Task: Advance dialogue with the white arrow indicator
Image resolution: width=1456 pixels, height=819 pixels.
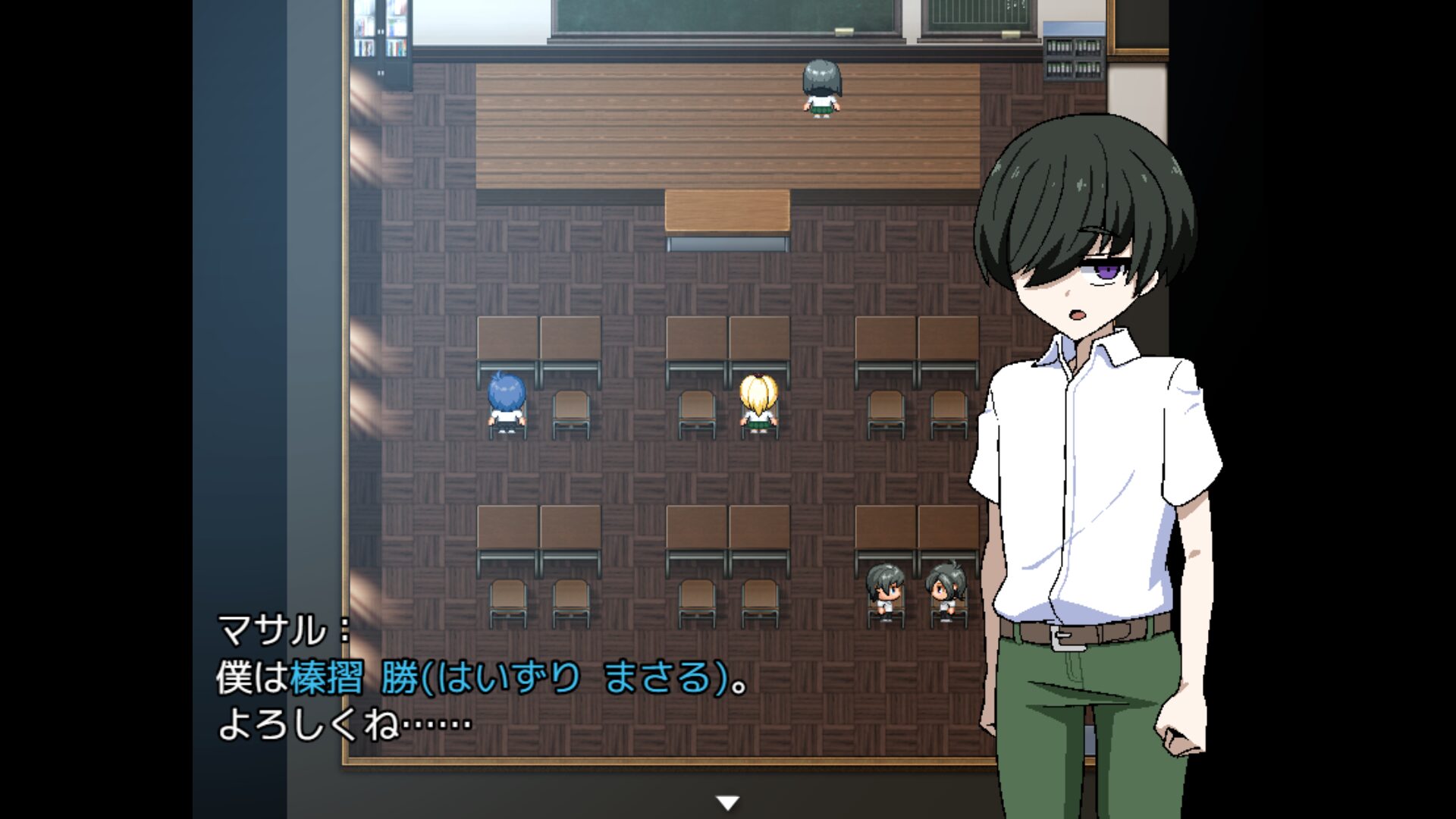Action: click(727, 802)
